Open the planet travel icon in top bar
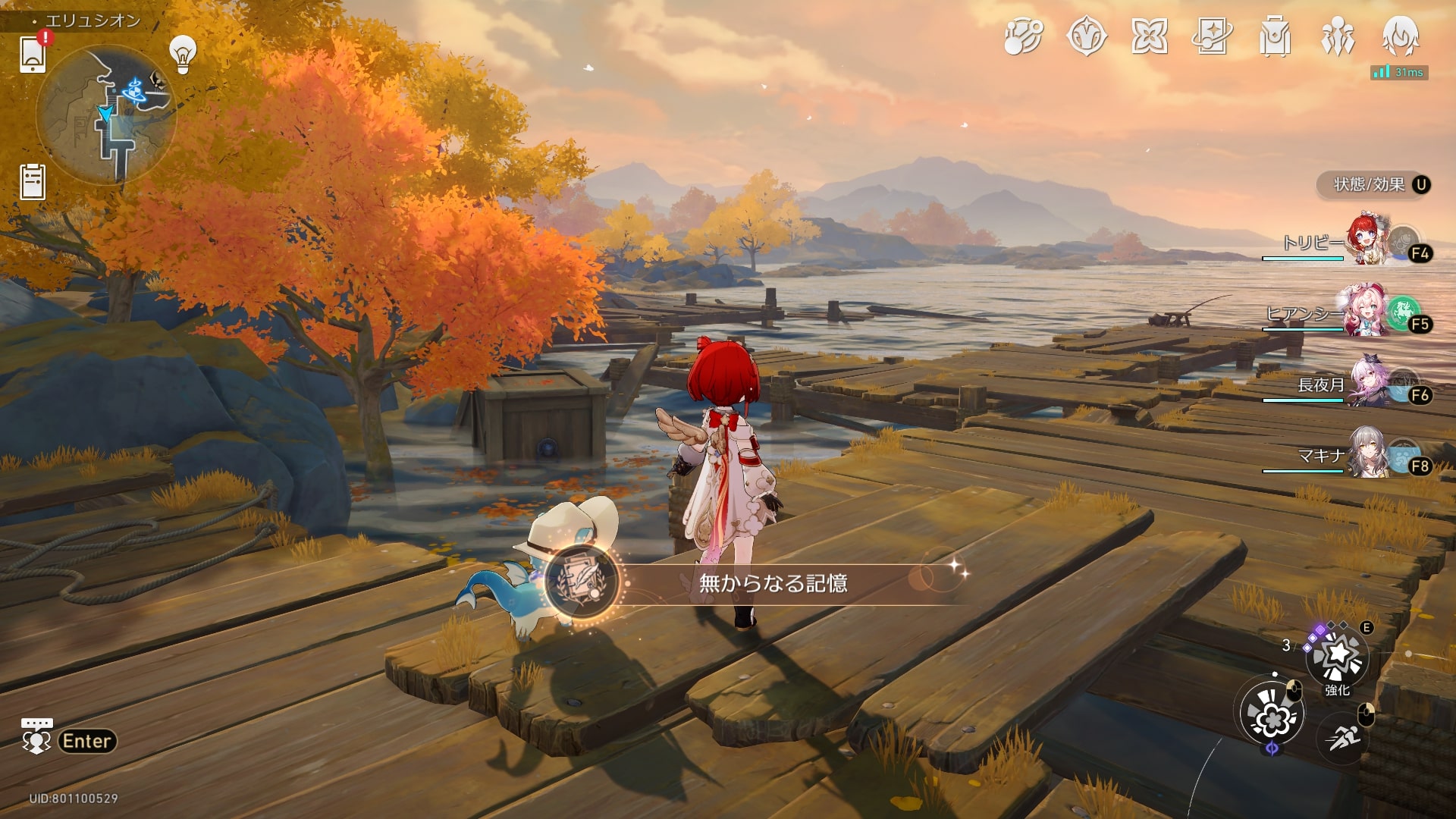This screenshot has height=819, width=1456. click(x=1023, y=36)
